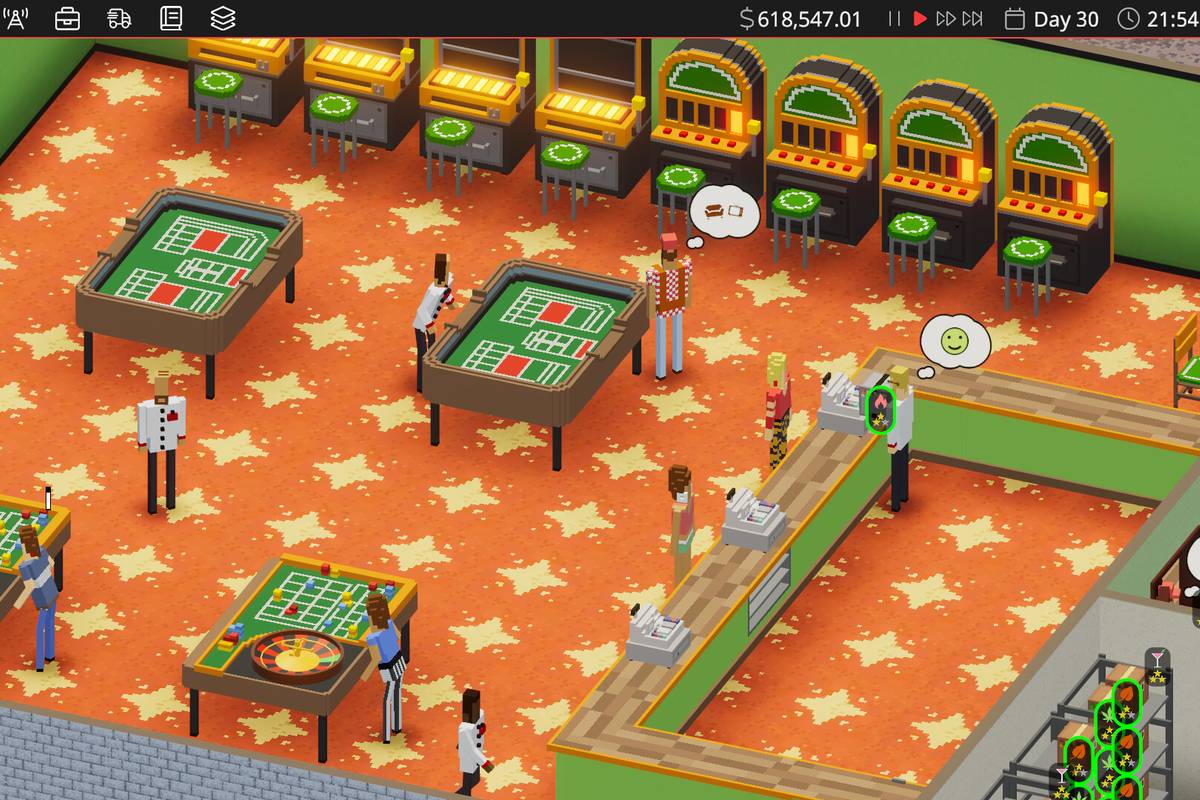This screenshot has height=800, width=1200.
Task: Set the game to normal play speed
Action: (x=920, y=19)
